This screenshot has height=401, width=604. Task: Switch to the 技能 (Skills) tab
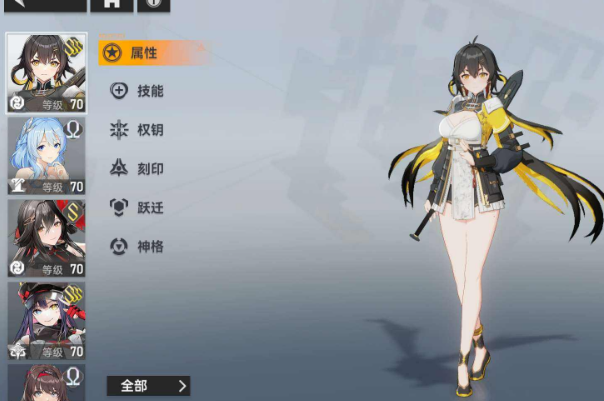click(x=138, y=91)
